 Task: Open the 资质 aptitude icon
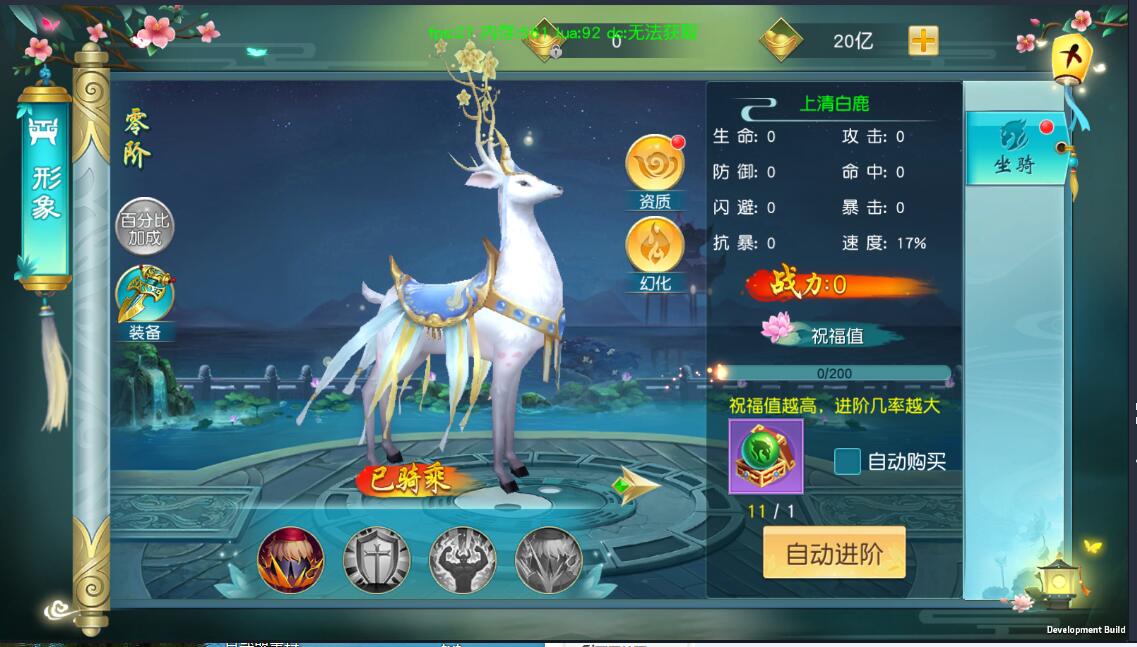655,165
